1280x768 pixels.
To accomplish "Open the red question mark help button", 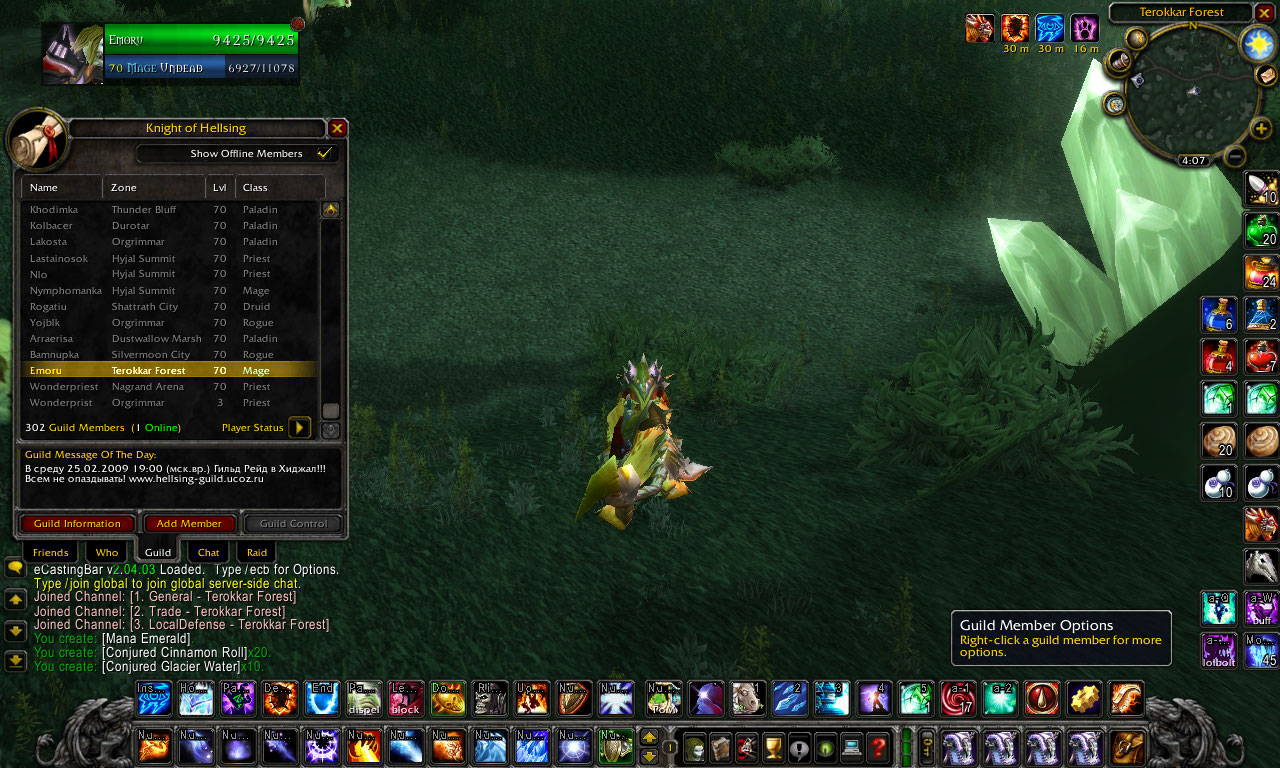I will (x=878, y=746).
